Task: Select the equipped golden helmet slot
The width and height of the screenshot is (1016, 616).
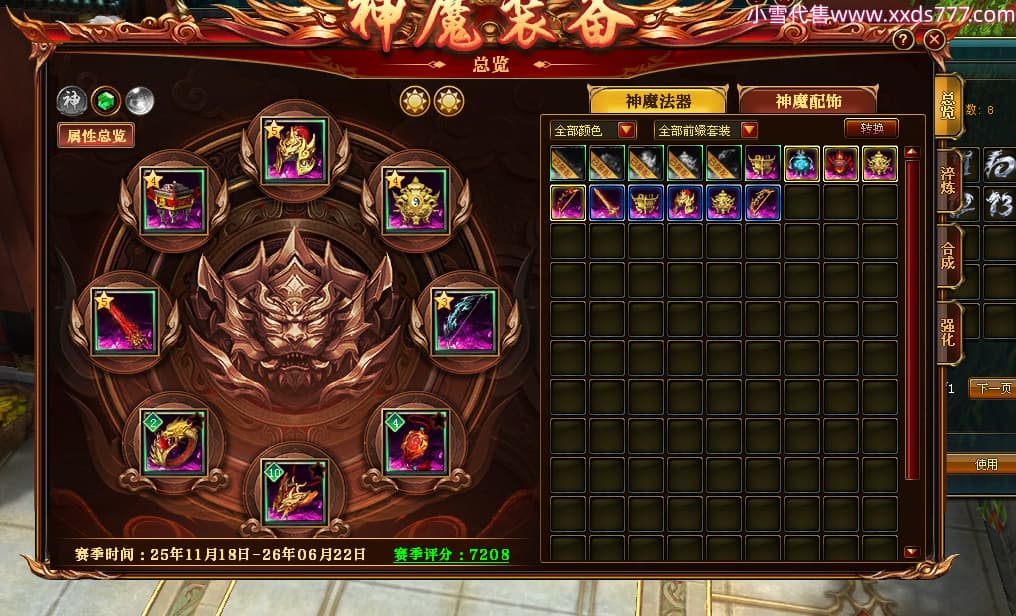Action: [x=294, y=151]
